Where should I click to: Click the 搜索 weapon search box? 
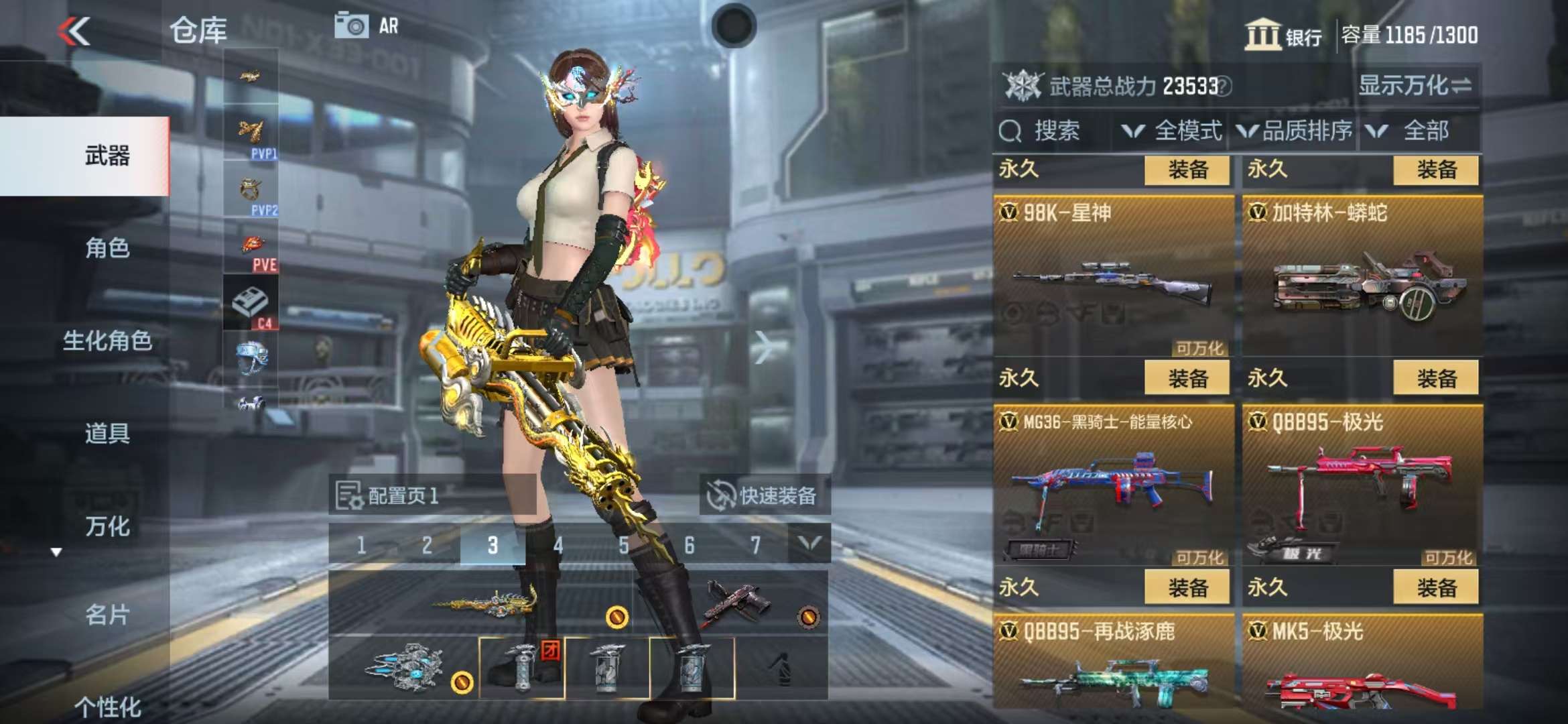pos(1047,131)
